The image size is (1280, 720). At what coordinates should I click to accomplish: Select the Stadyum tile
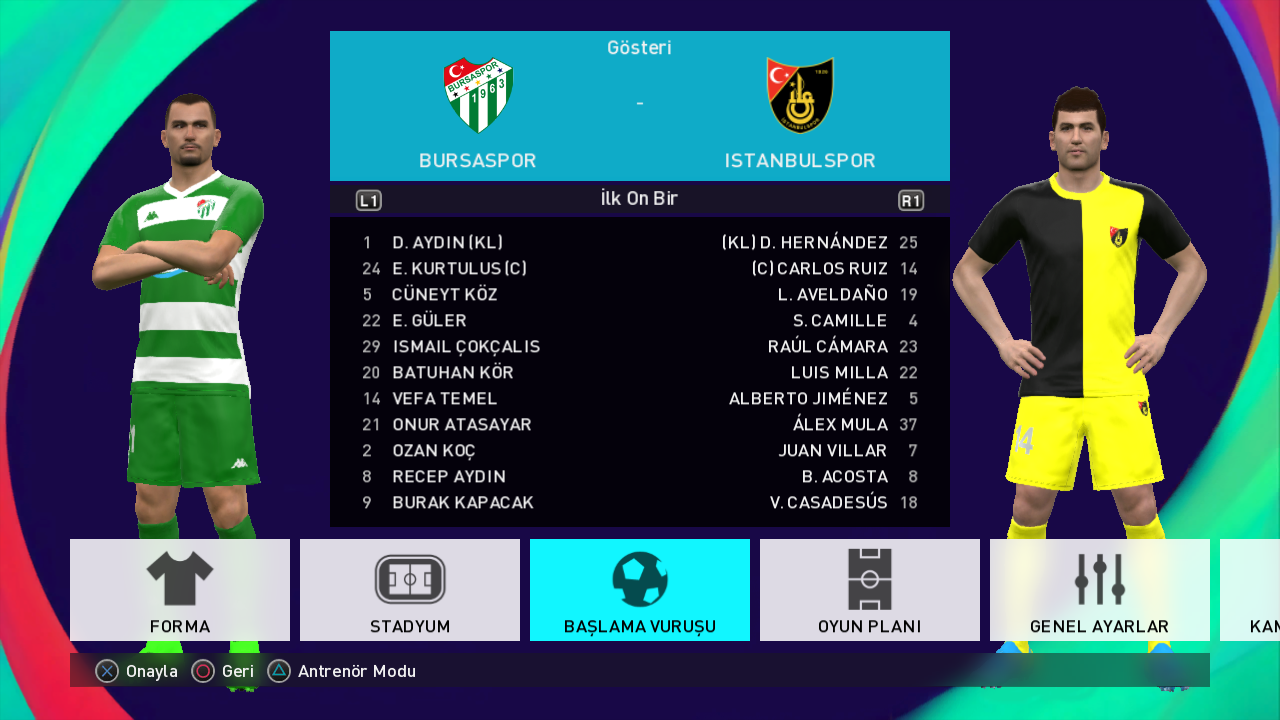point(410,590)
